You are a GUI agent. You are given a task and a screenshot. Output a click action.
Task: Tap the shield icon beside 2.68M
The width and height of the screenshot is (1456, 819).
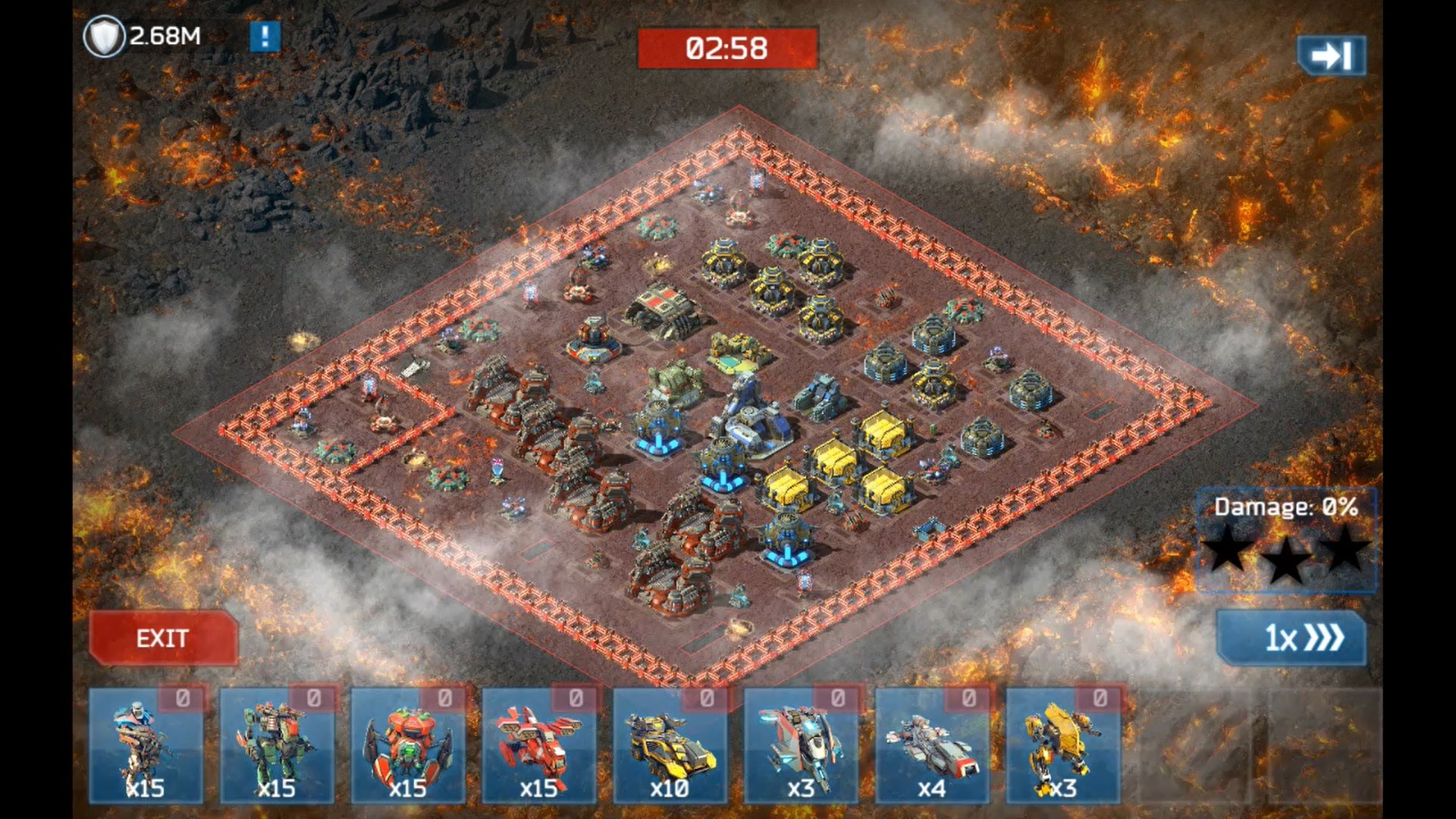(x=104, y=36)
